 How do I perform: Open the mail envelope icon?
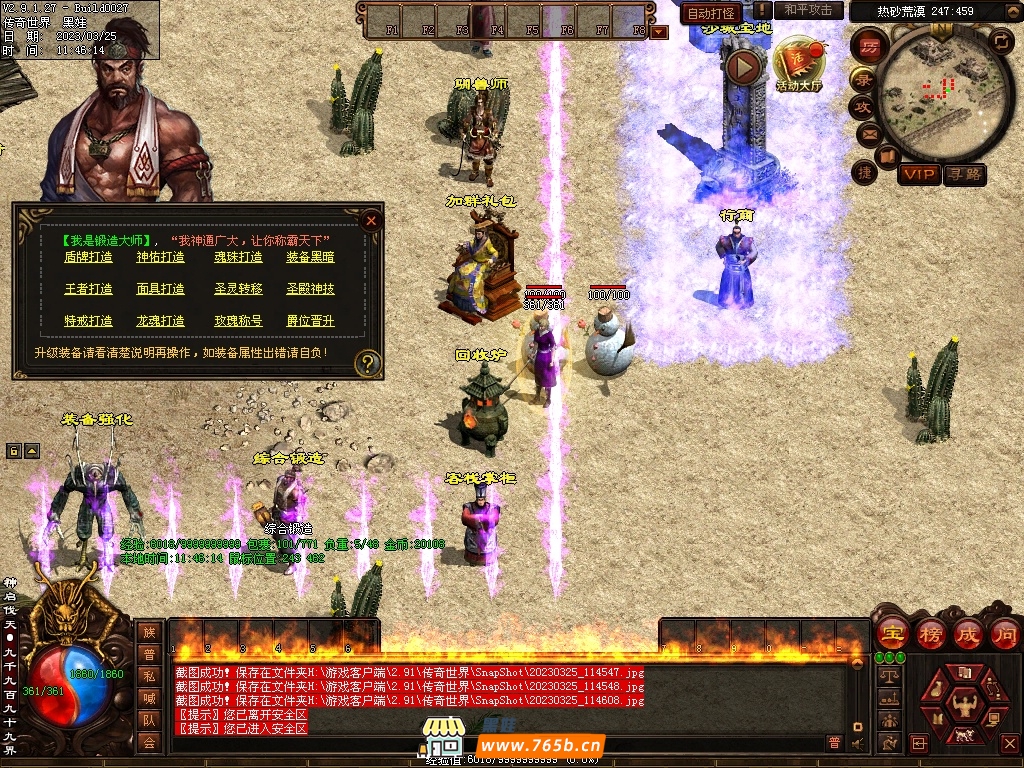point(867,133)
